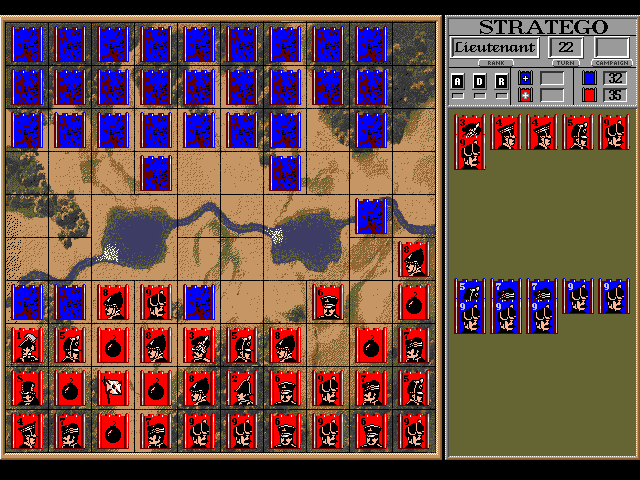
Task: Click the TURN label button
Action: point(566,63)
